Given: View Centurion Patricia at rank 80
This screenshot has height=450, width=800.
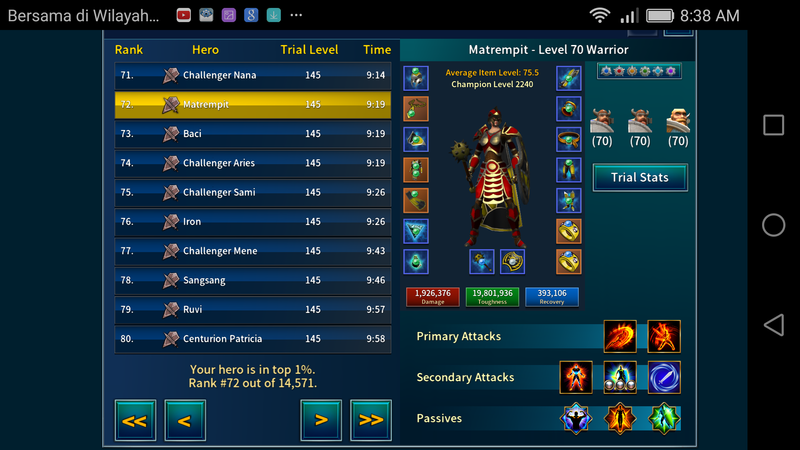Looking at the screenshot, I should (252, 339).
